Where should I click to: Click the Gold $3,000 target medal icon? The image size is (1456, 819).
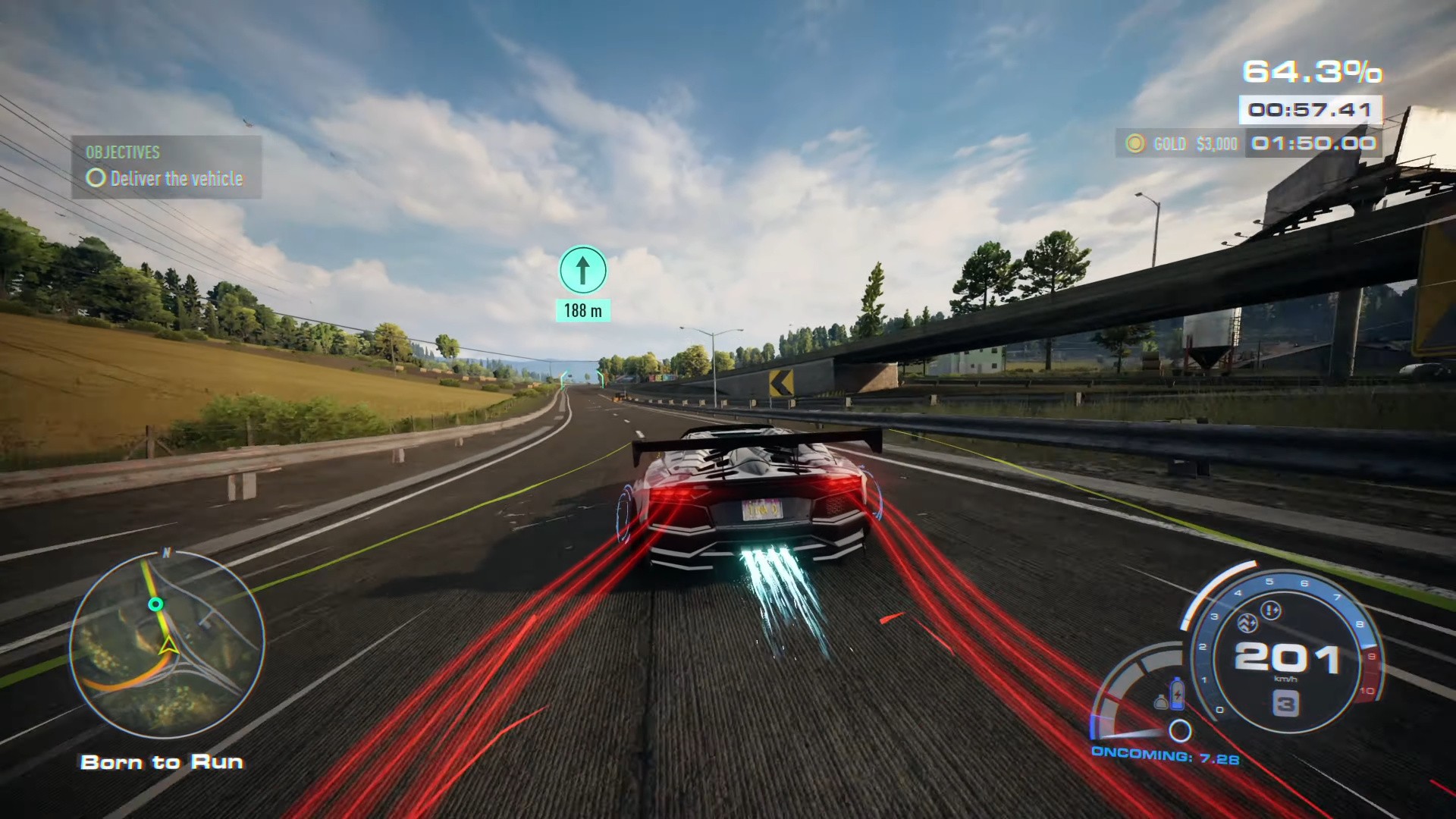[x=1134, y=143]
